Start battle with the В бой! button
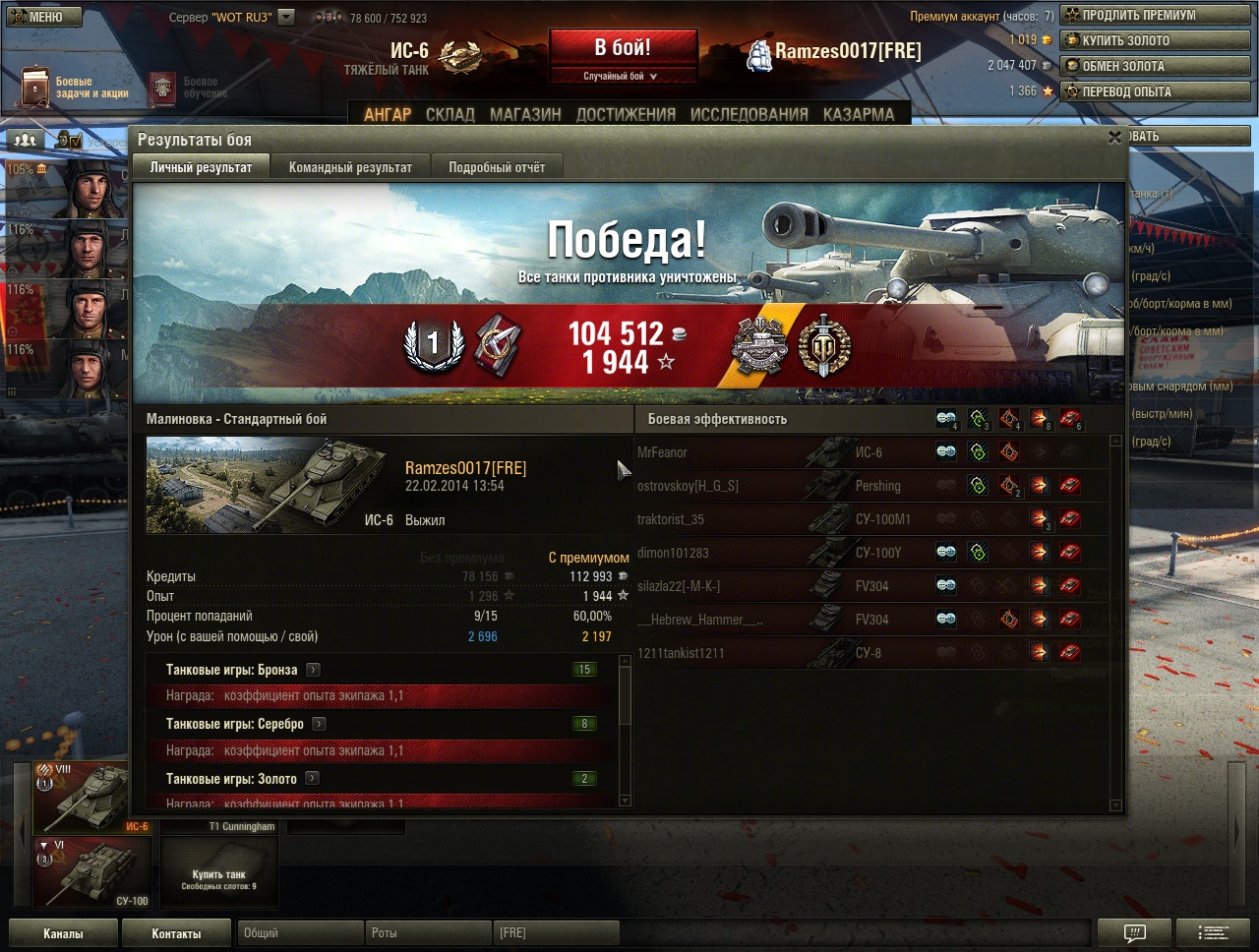 (623, 47)
